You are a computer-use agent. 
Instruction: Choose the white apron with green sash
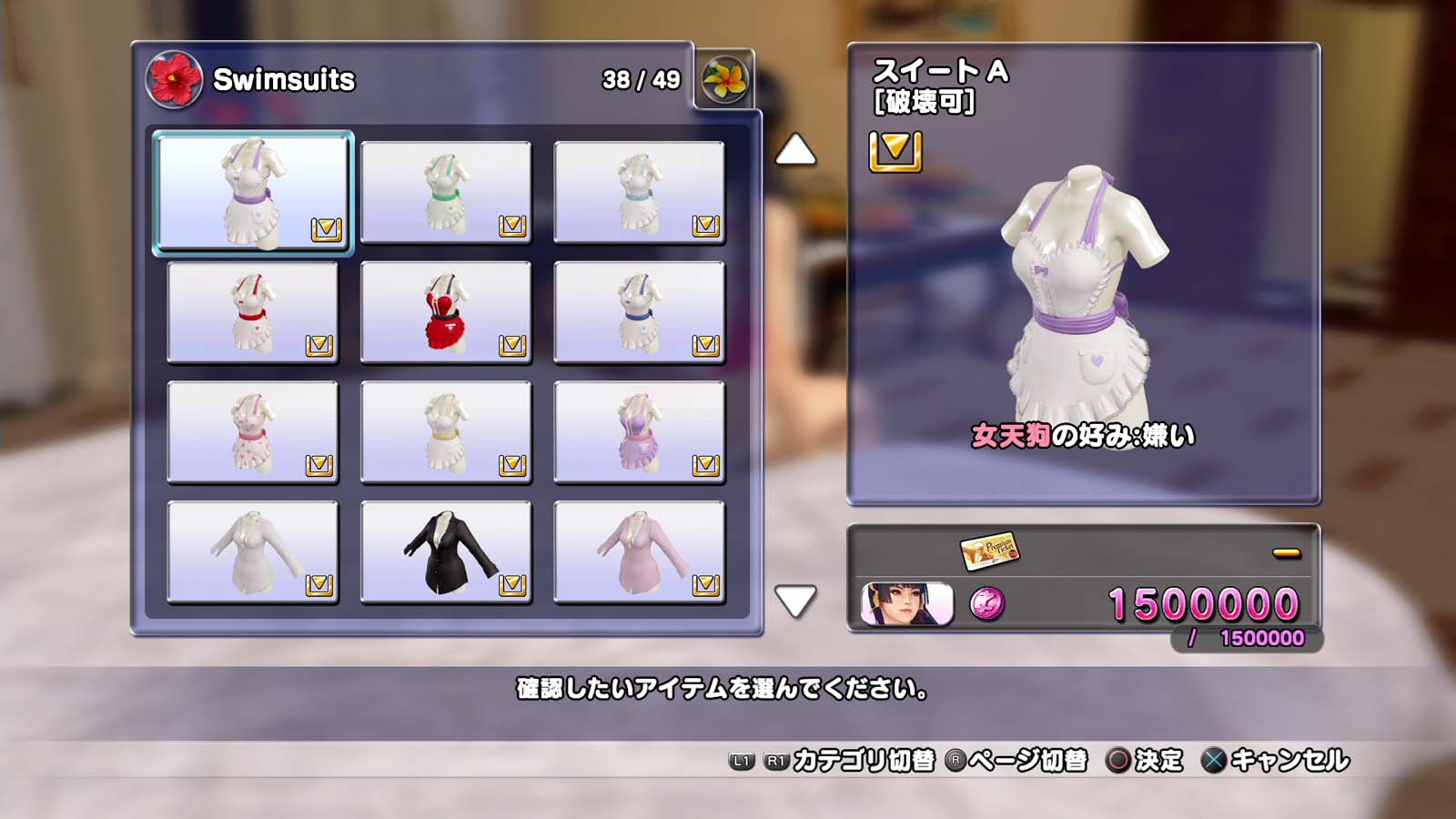446,192
